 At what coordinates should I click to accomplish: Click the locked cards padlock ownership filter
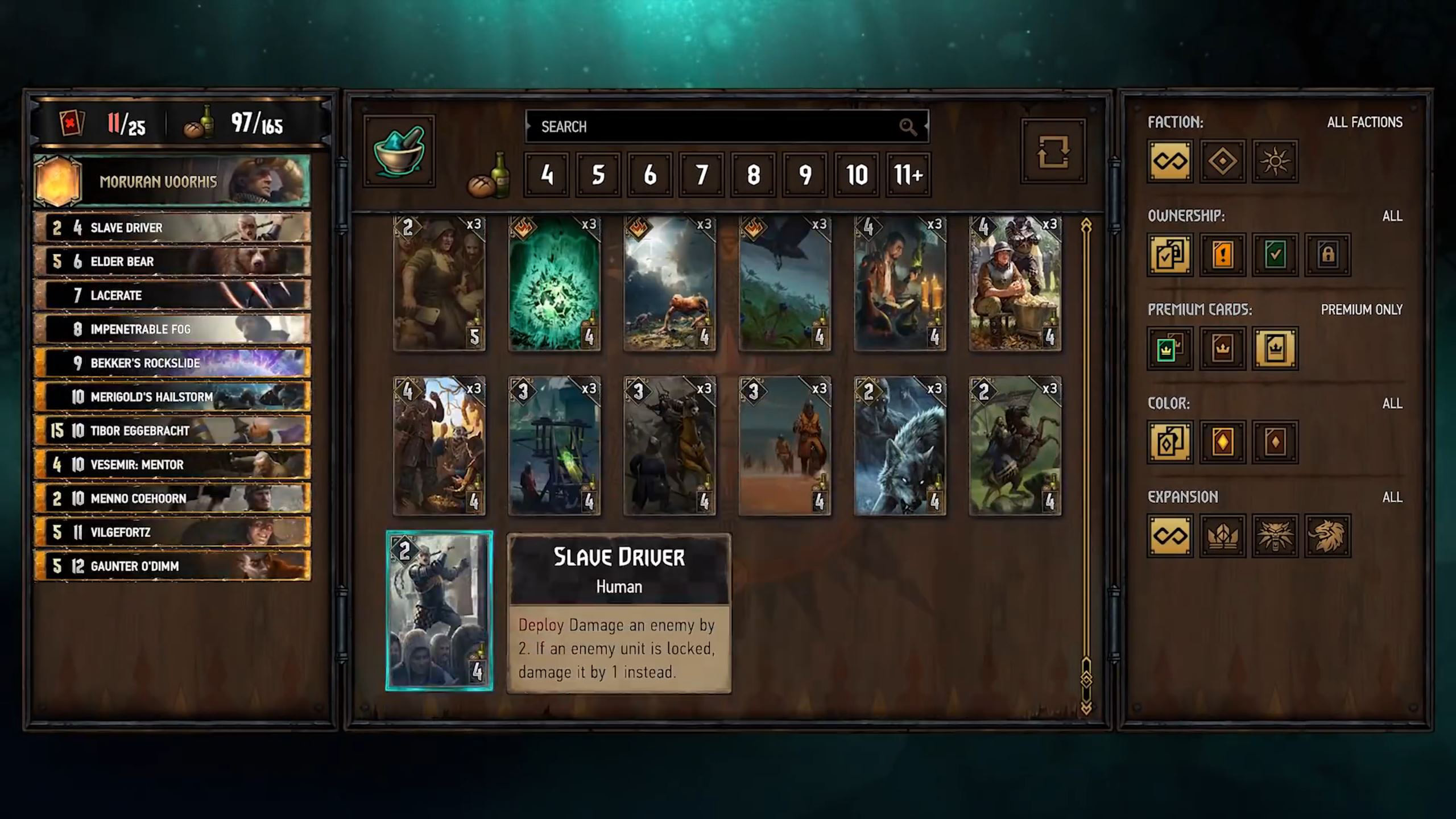[x=1327, y=255]
